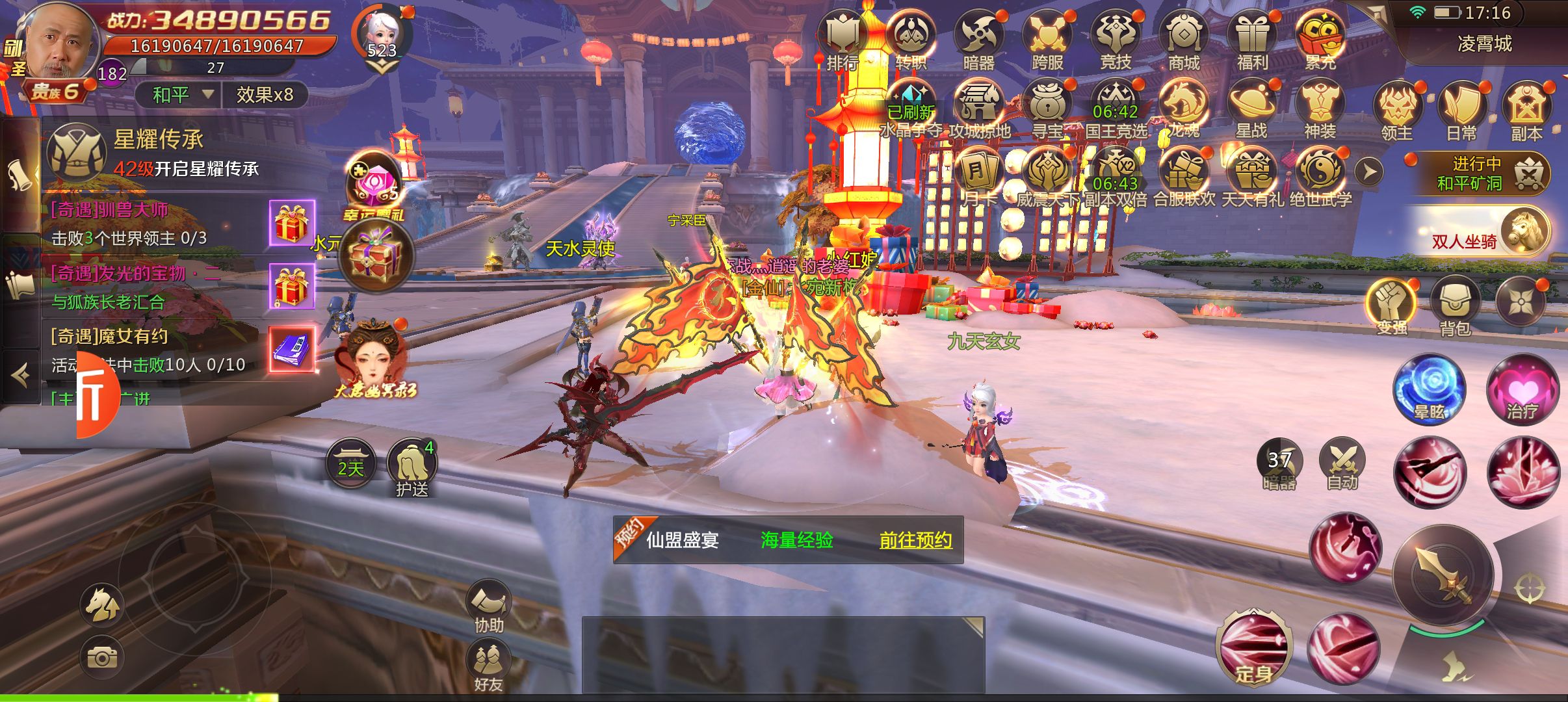Click the 前往预约 reservation link

point(915,540)
